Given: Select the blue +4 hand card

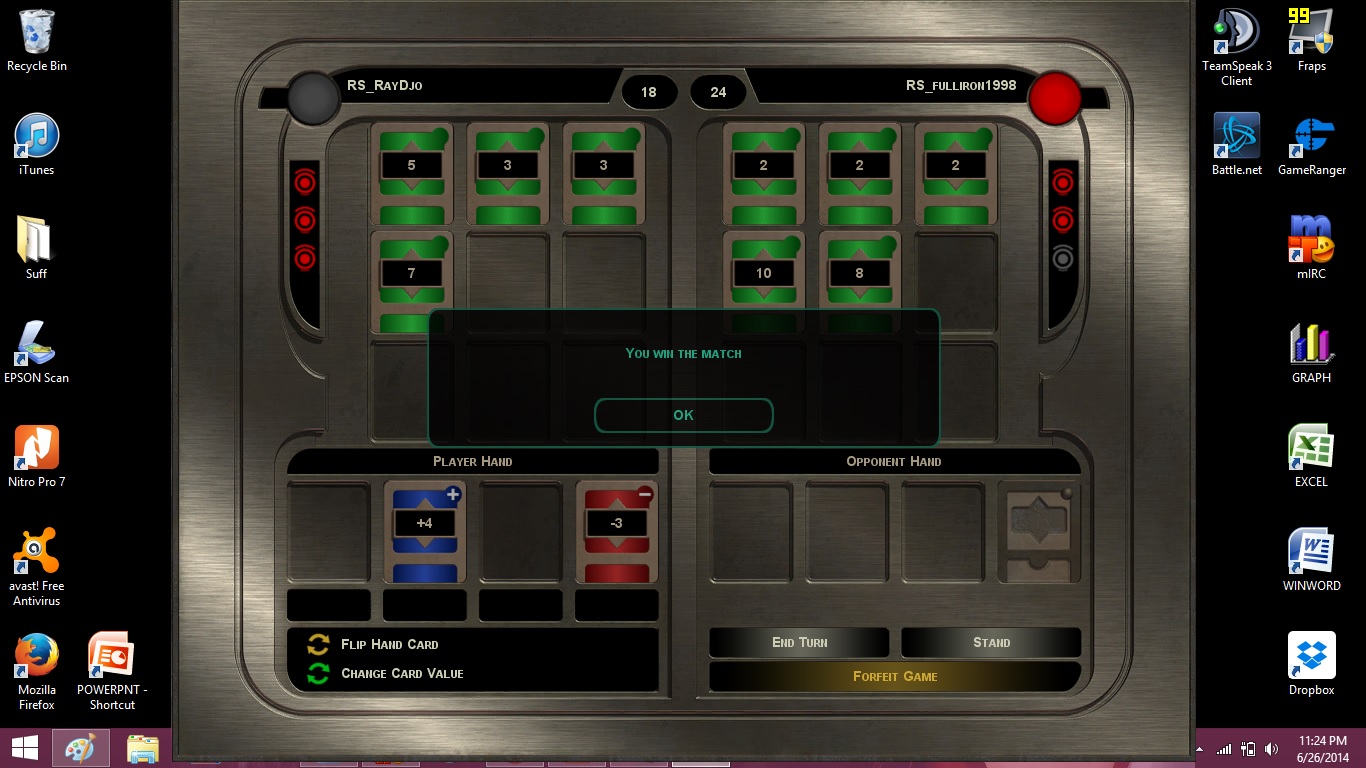Looking at the screenshot, I should (424, 531).
